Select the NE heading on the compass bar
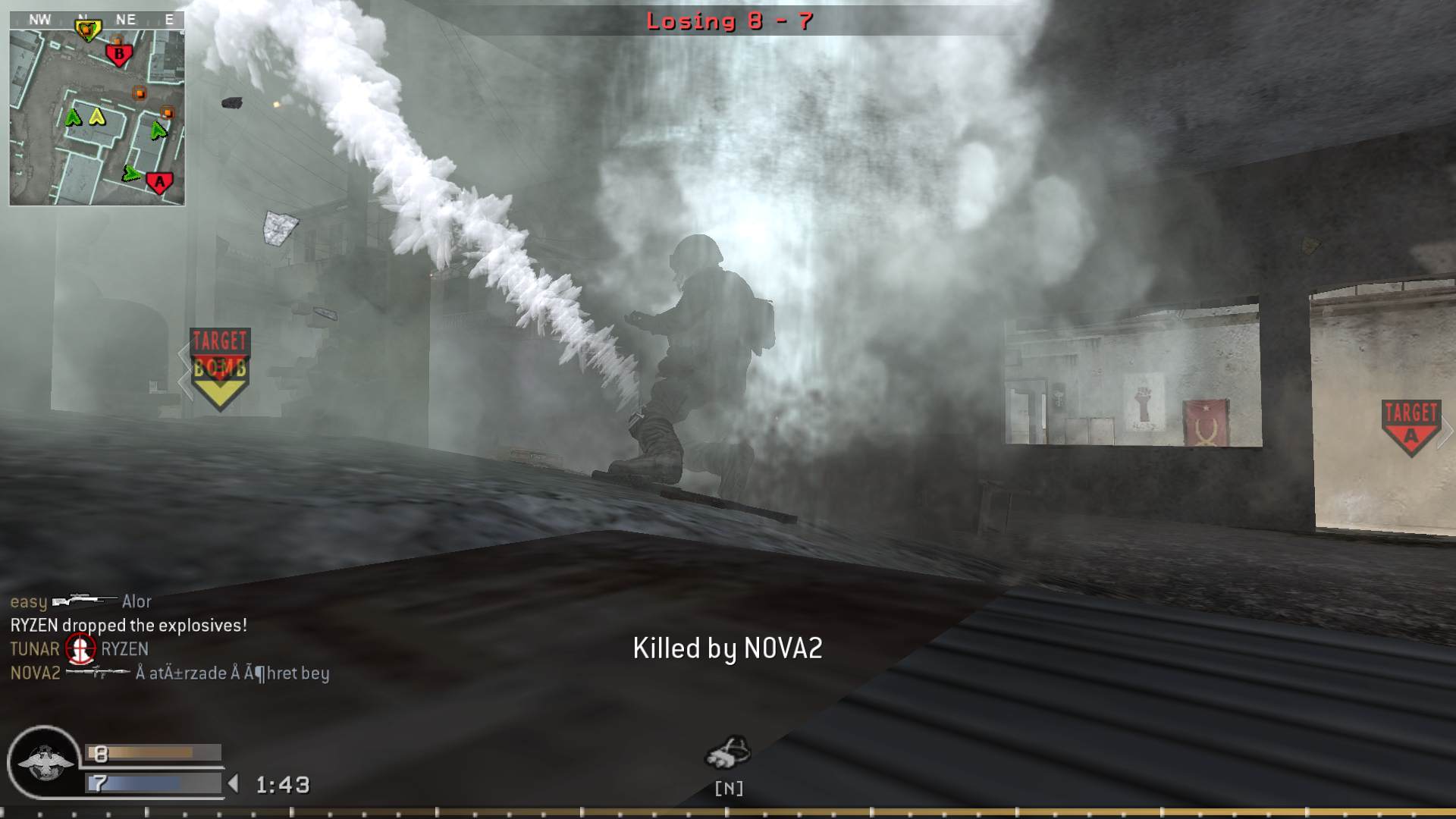The height and width of the screenshot is (819, 1456). pos(126,19)
